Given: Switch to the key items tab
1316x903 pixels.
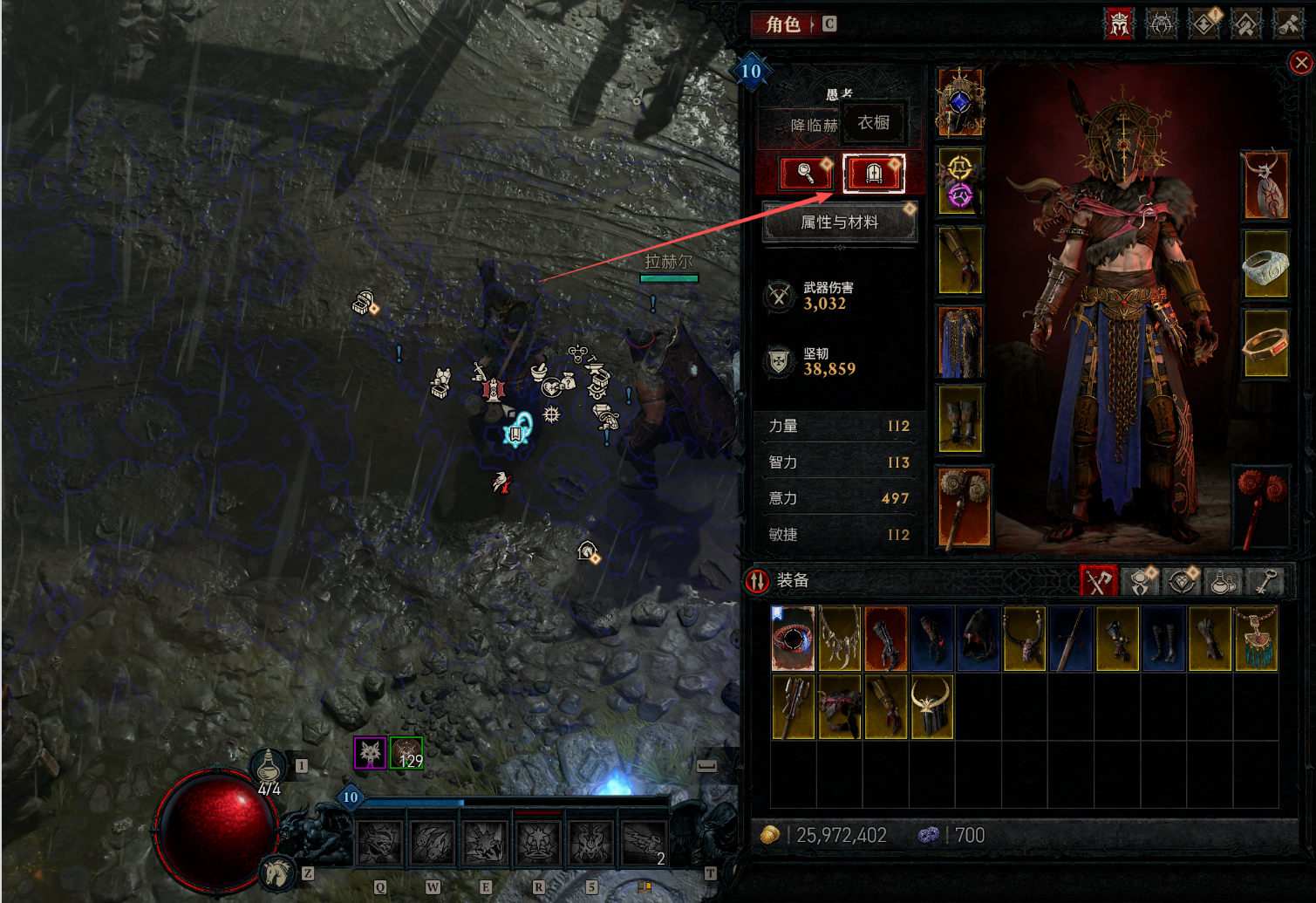Looking at the screenshot, I should point(1265,581).
